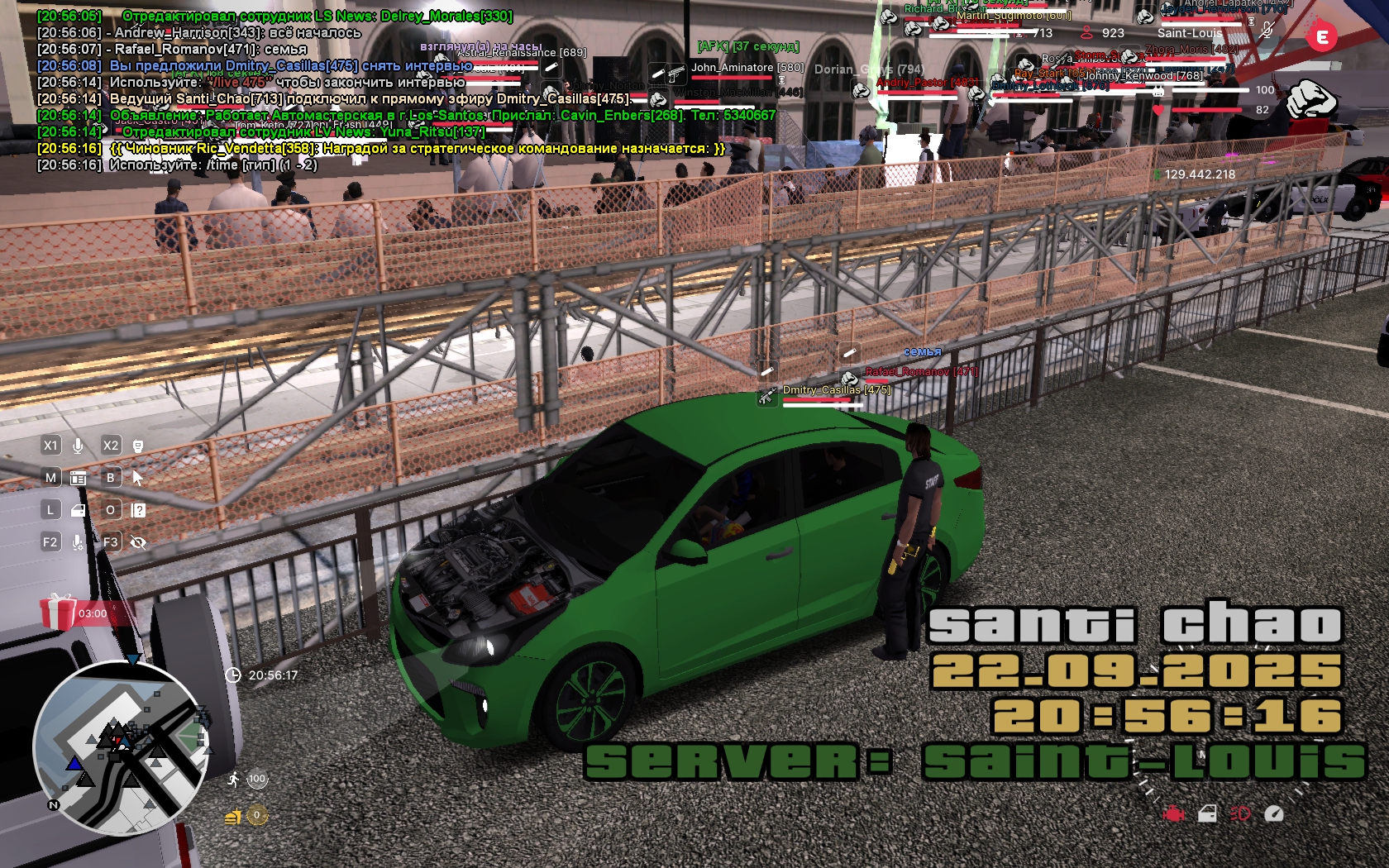This screenshot has width=1389, height=868.
Task: Toggle the car door lock icon
Action: tap(1207, 814)
